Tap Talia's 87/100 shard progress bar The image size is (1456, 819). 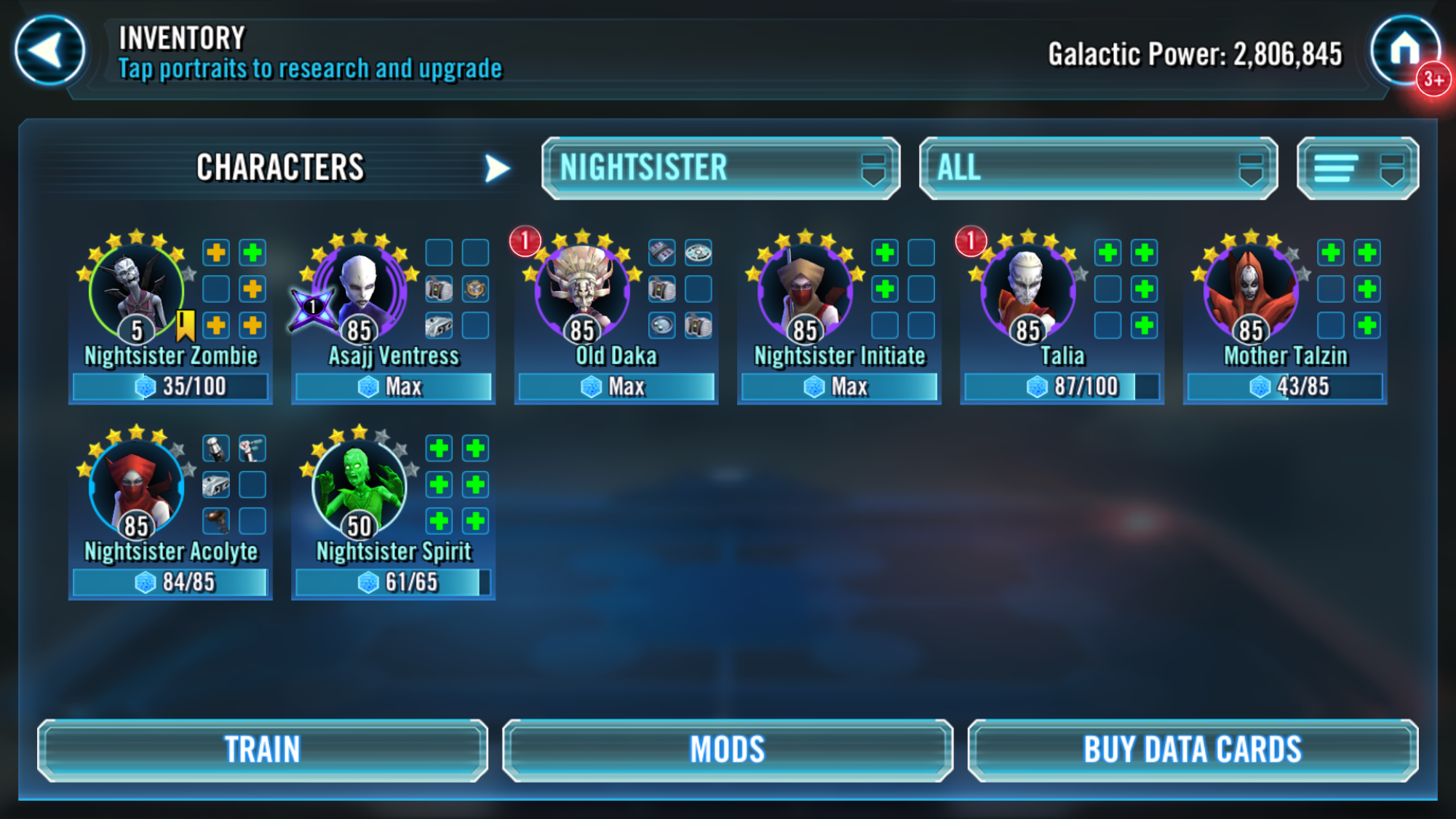(x=1061, y=387)
